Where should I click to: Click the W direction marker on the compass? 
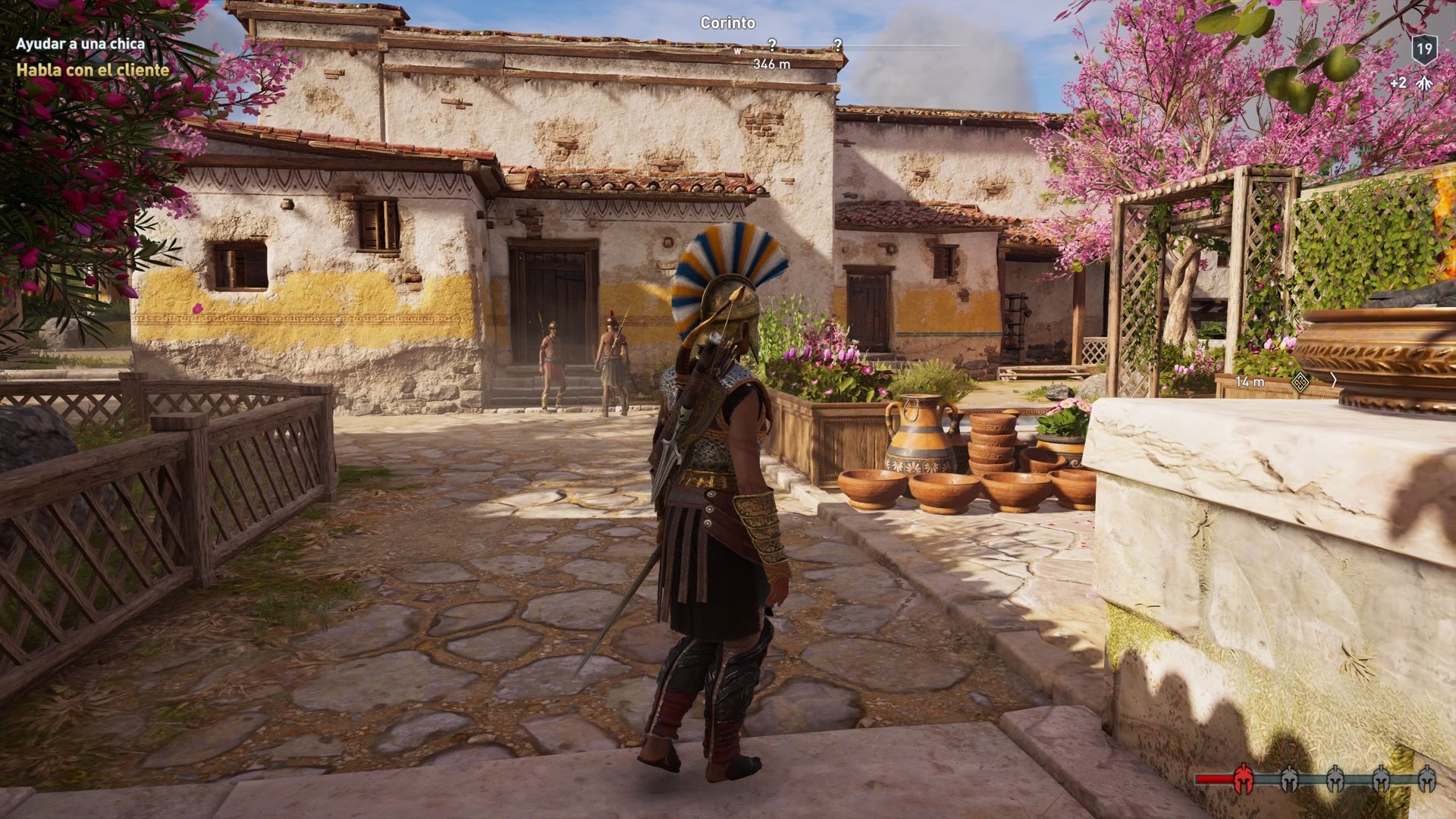tap(738, 51)
